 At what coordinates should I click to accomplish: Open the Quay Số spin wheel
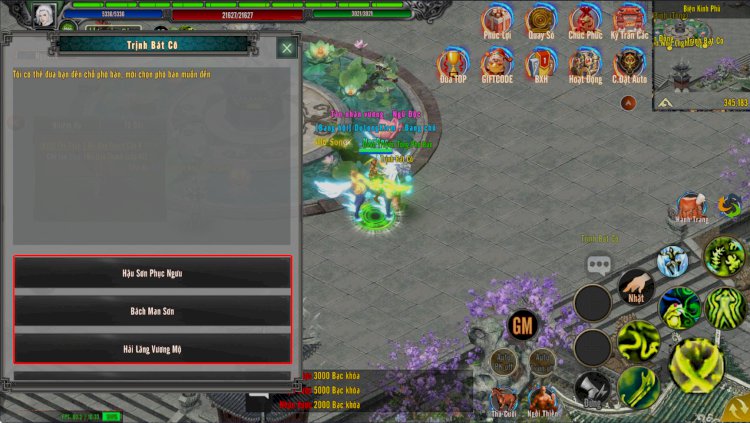[541, 20]
